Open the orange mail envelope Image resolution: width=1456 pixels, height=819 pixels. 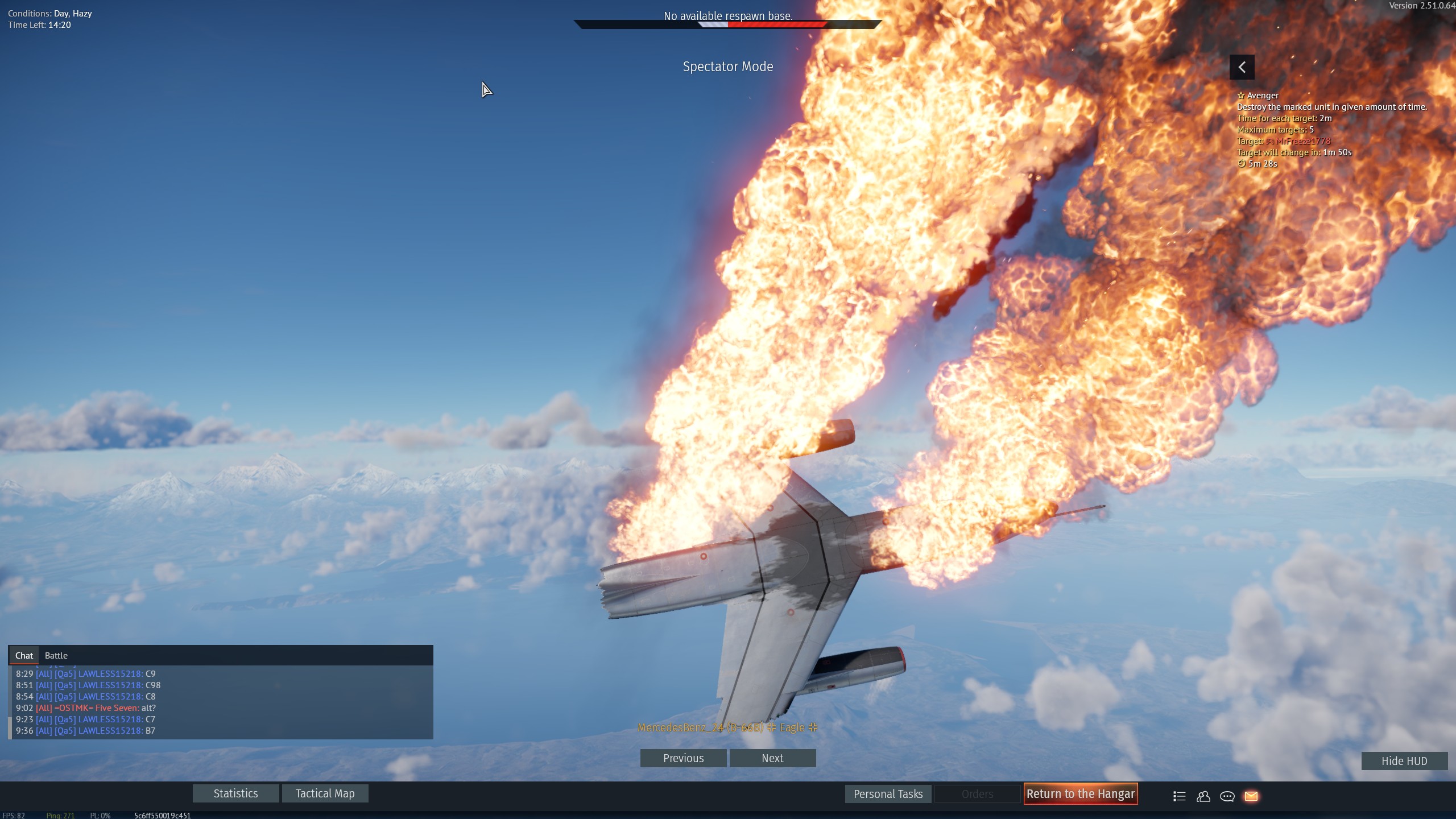tap(1251, 796)
